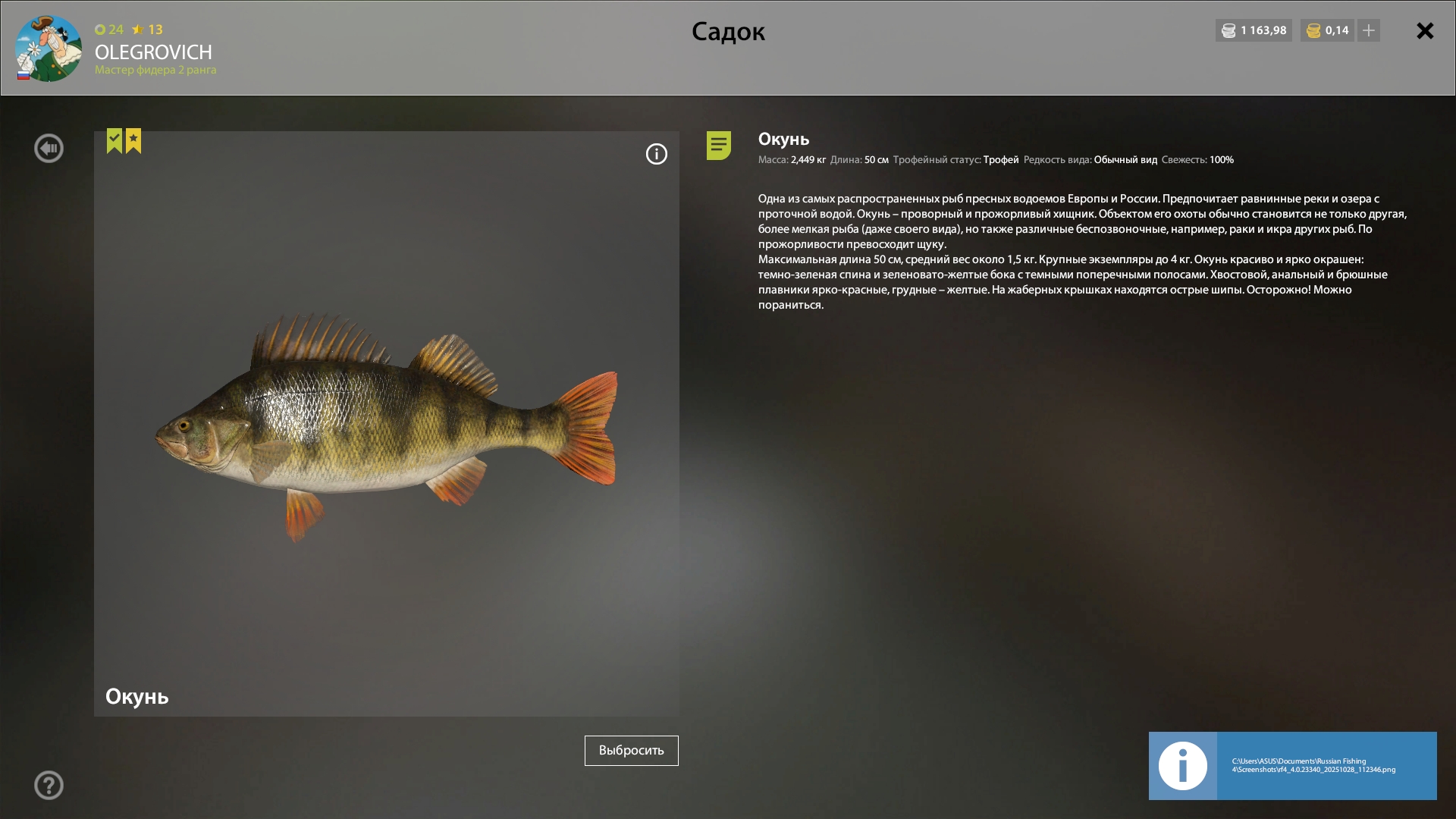The image size is (1456, 819).
Task: Close the Садок keepnet screen
Action: 1425,31
